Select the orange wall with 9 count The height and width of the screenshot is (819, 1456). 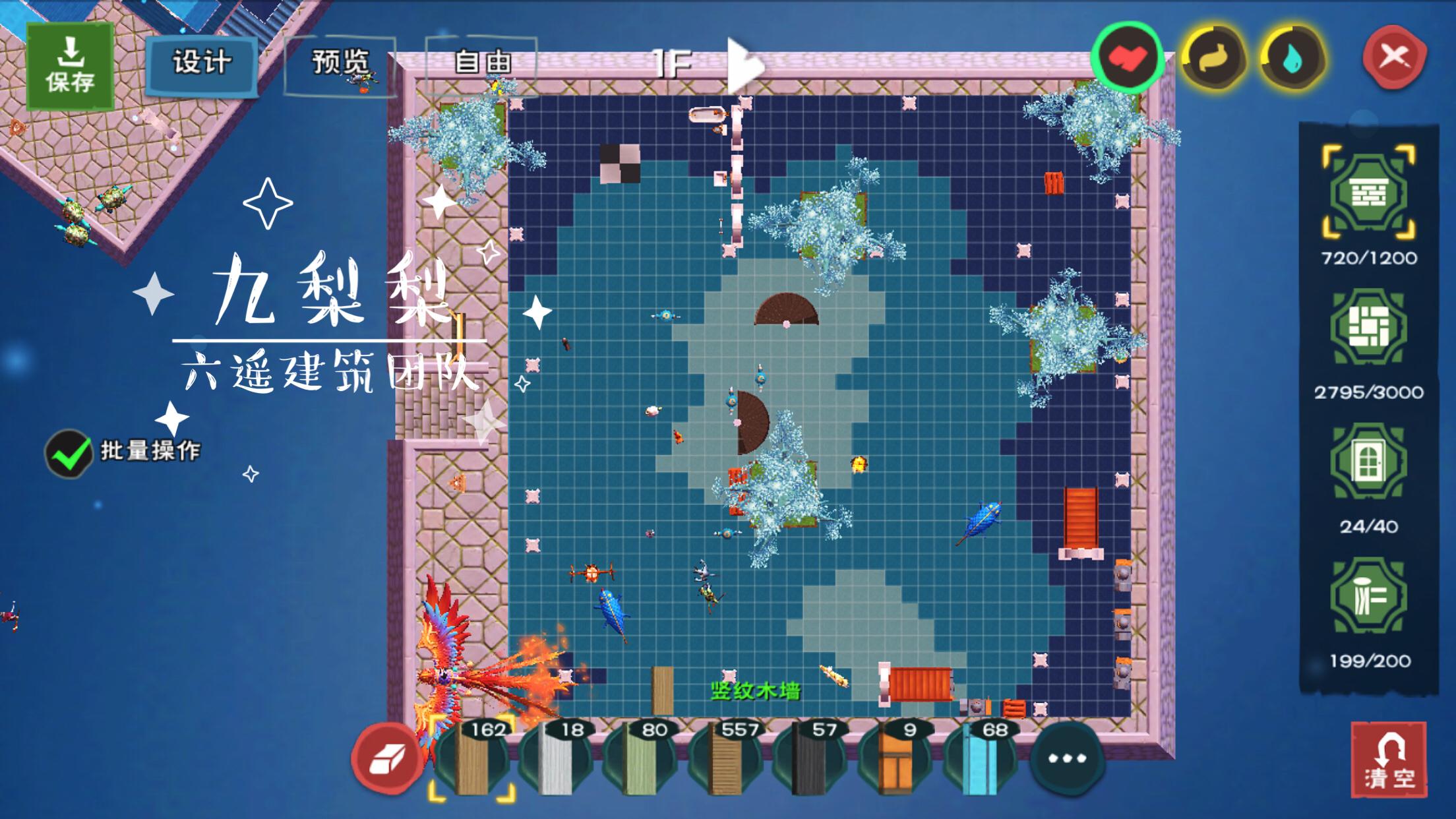[x=894, y=760]
